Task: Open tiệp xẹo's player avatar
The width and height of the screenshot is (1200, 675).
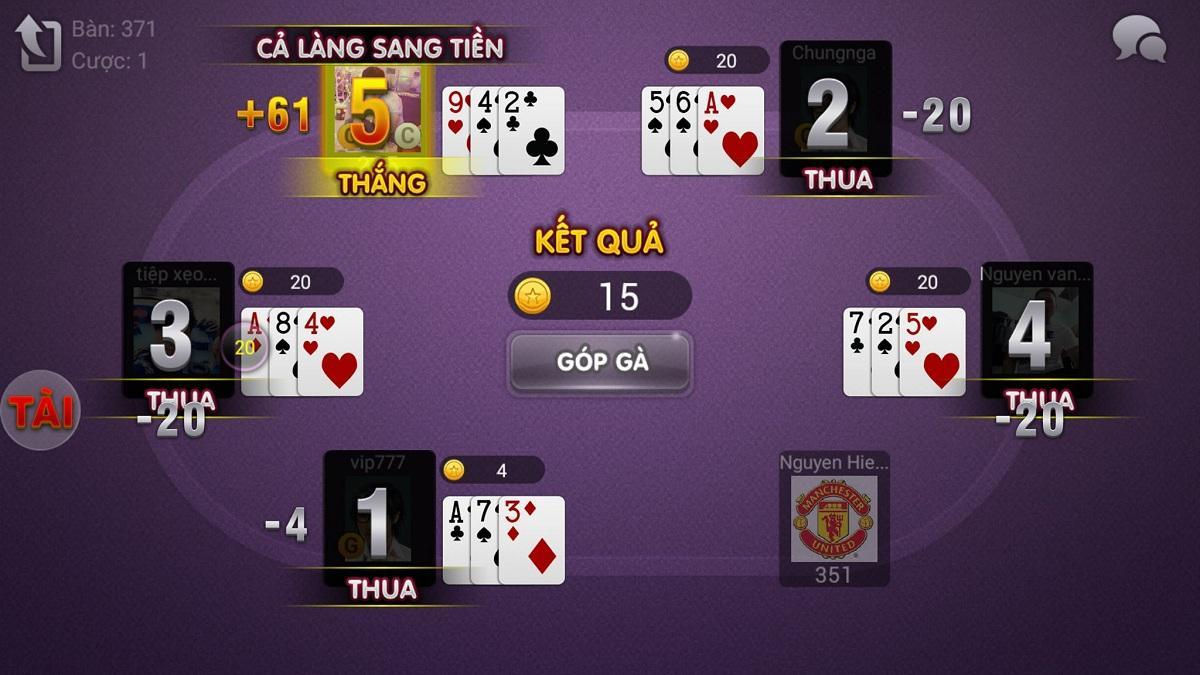Action: point(178,330)
